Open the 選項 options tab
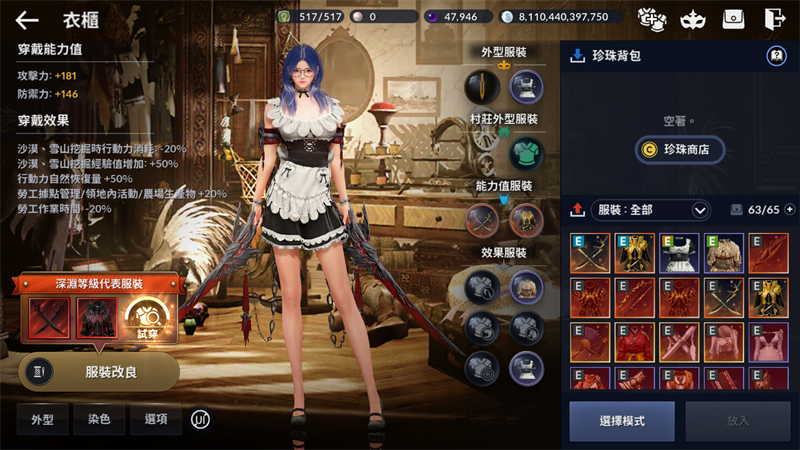Image resolution: width=800 pixels, height=450 pixels. 156,420
